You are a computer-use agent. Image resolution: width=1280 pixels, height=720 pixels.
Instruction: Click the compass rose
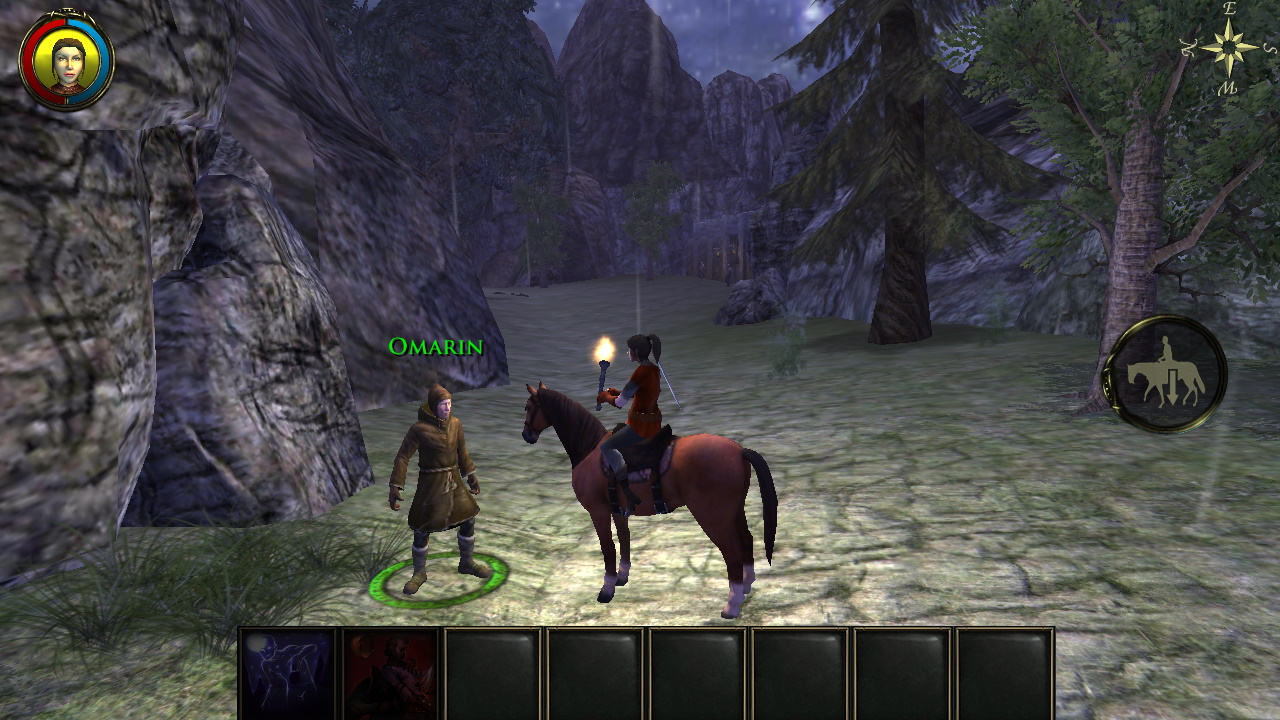point(1229,47)
